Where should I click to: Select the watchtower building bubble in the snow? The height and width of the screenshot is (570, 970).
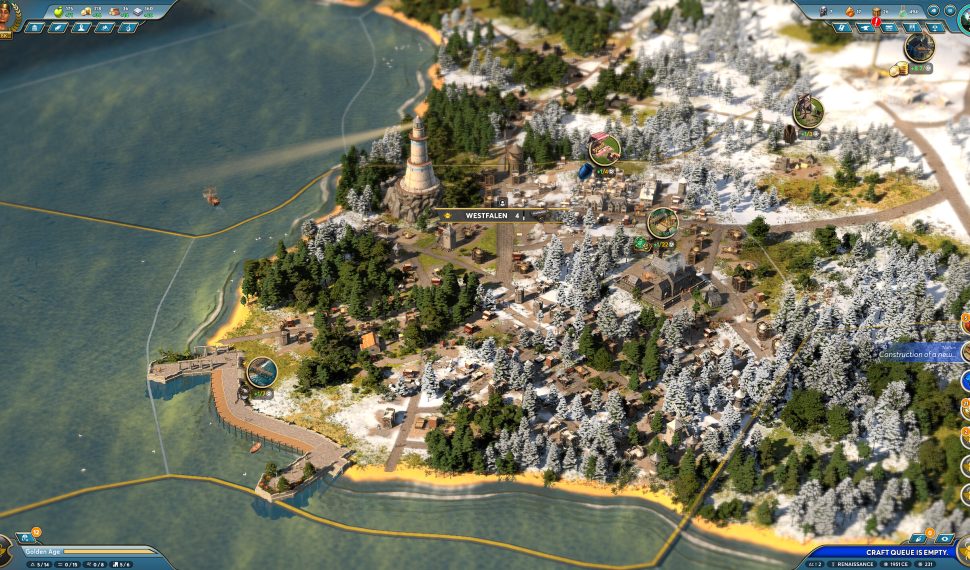808,111
